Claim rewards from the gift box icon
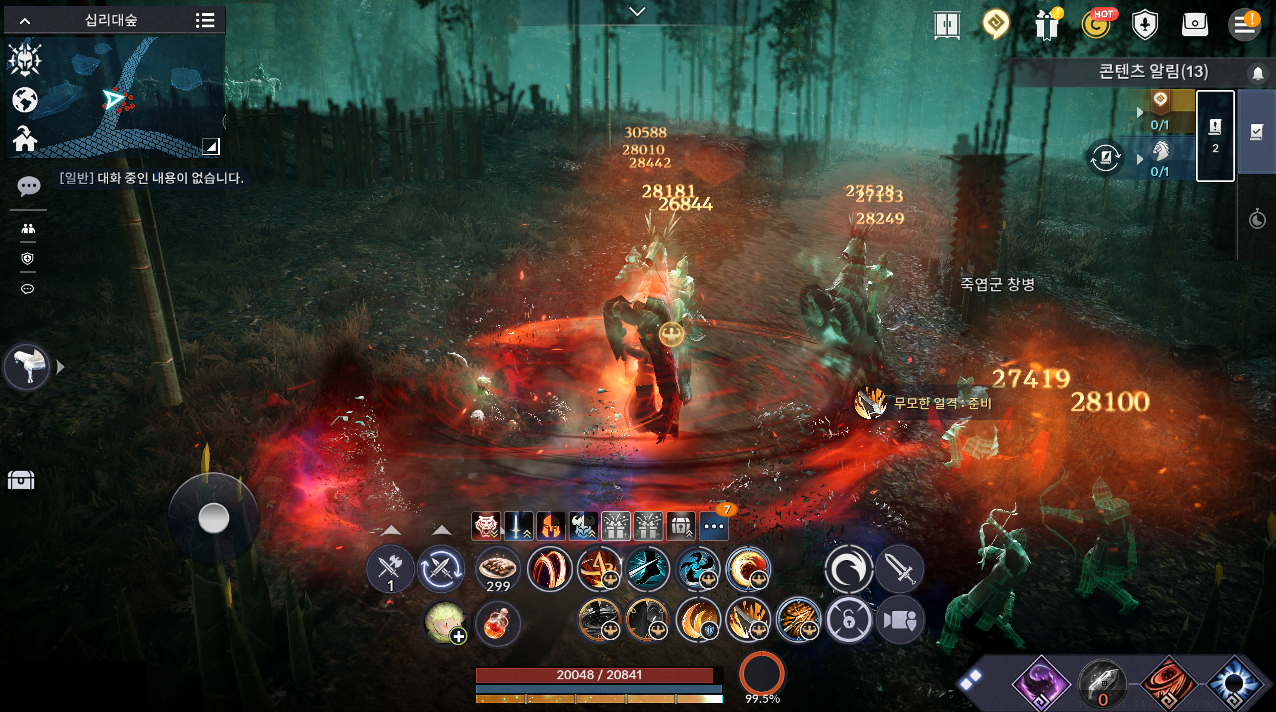 (x=1047, y=25)
